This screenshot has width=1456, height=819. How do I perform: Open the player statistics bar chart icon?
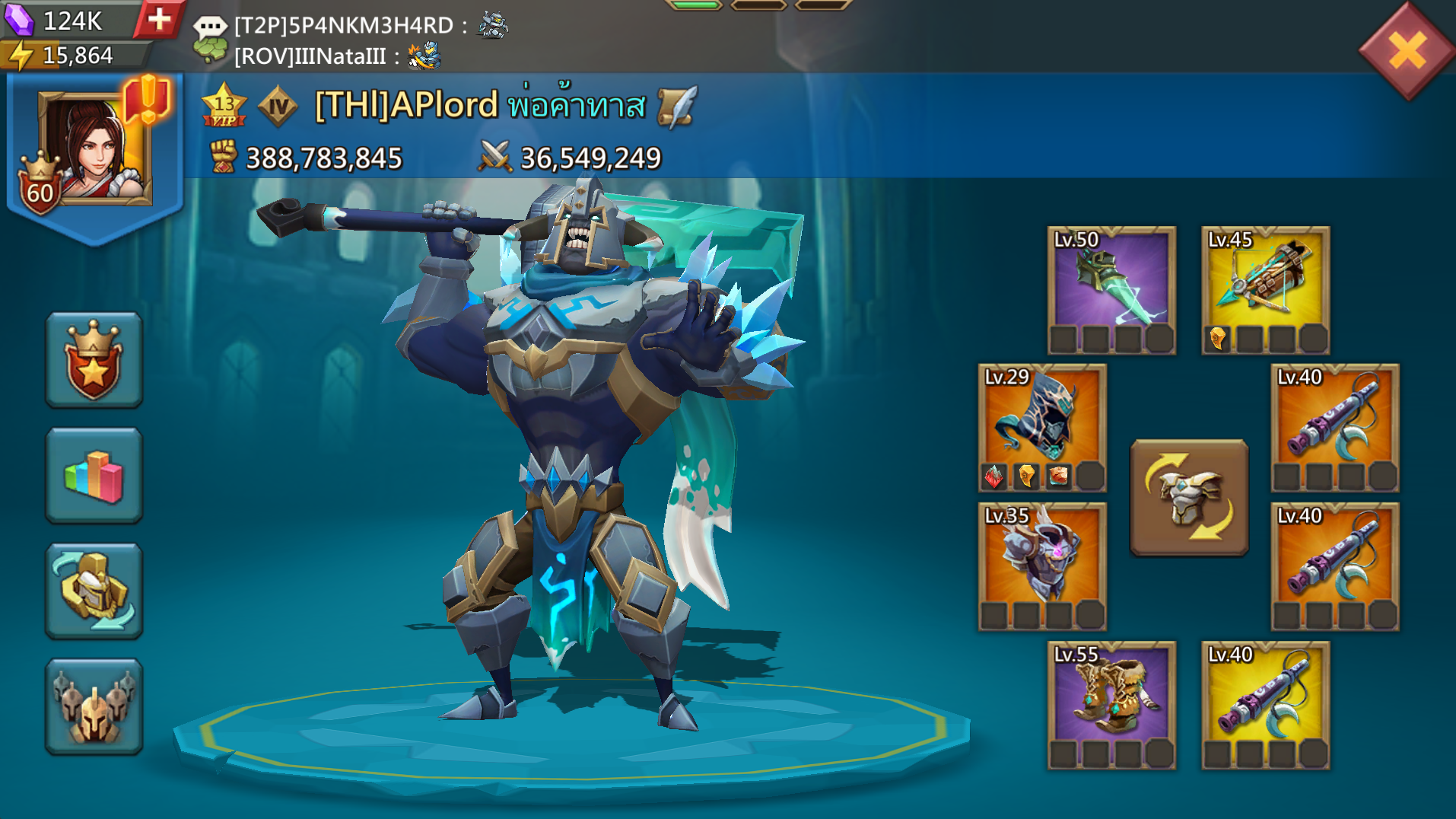pyautogui.click(x=93, y=473)
